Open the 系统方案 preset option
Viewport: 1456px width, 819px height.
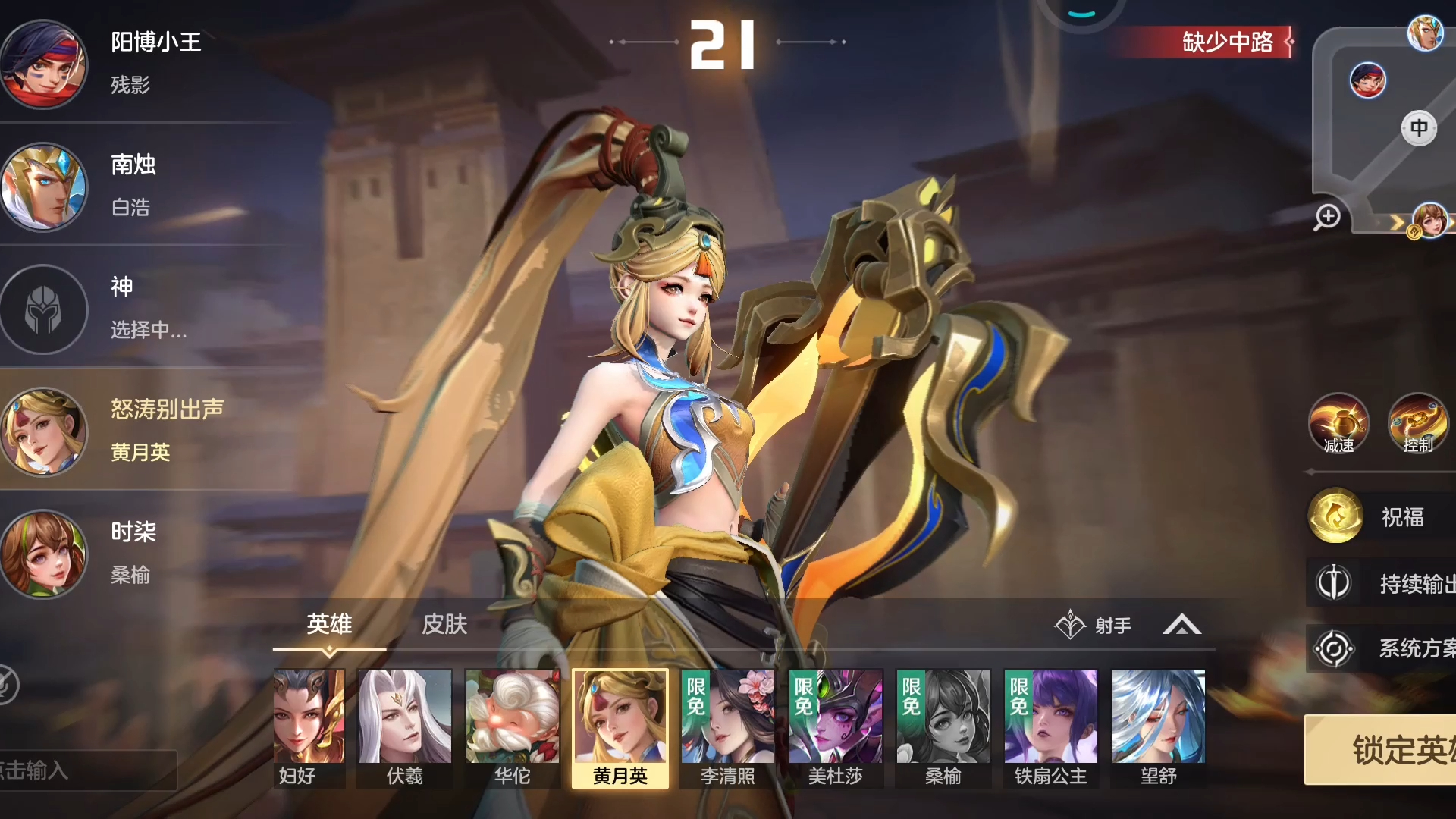(x=1382, y=648)
